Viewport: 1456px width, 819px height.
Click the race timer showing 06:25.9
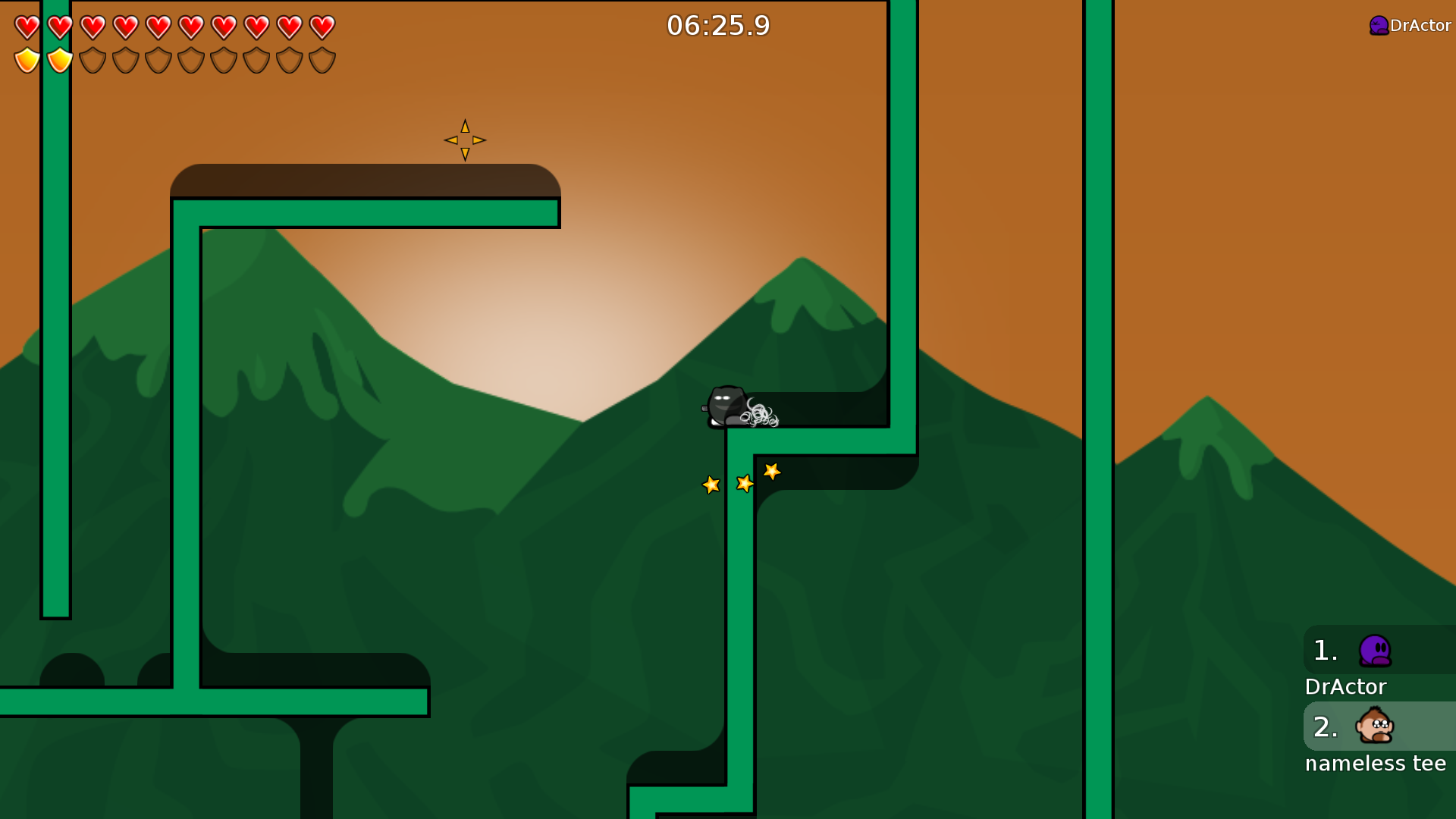pos(718,25)
